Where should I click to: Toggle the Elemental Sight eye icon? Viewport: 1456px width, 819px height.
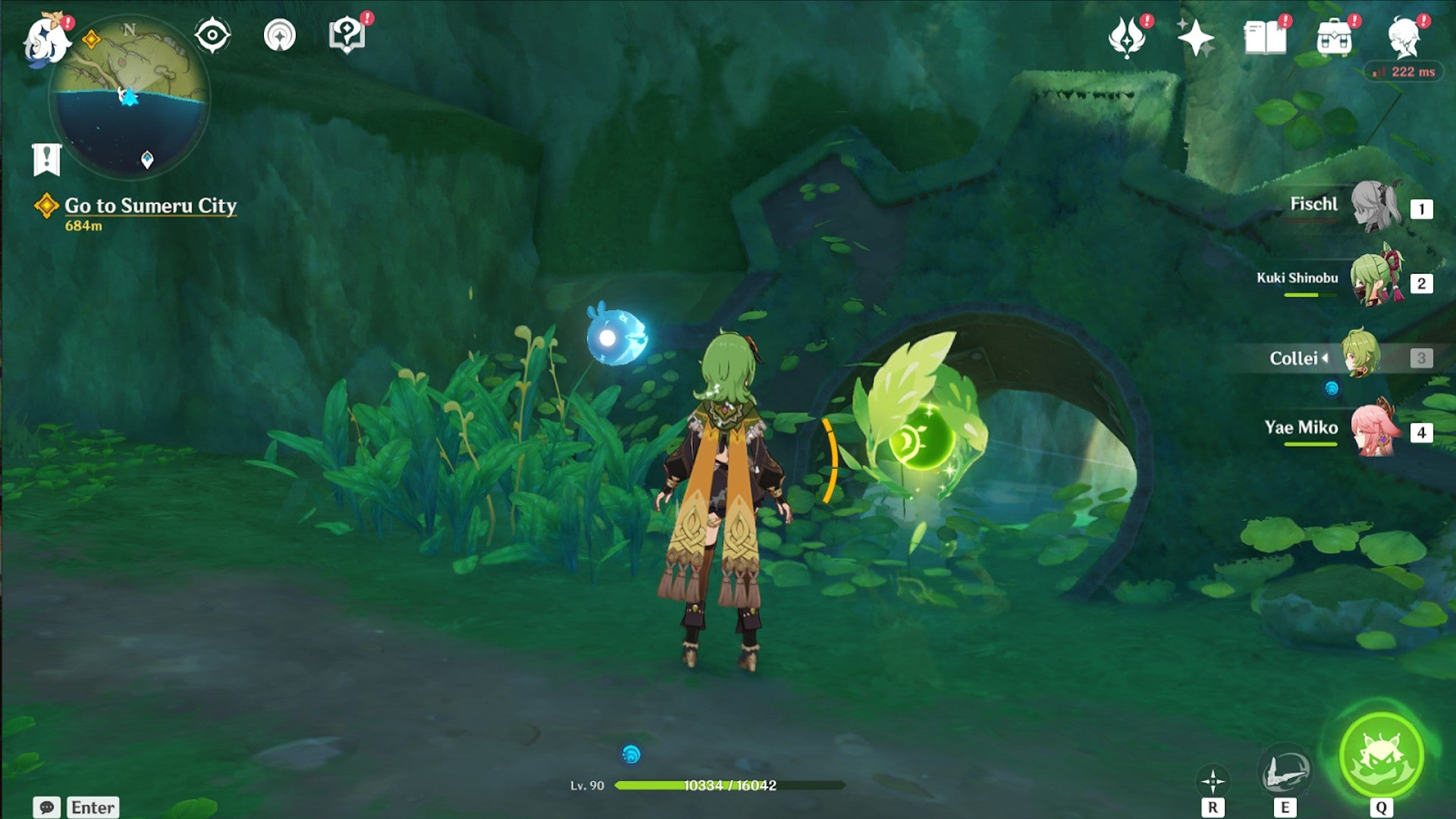(x=212, y=36)
